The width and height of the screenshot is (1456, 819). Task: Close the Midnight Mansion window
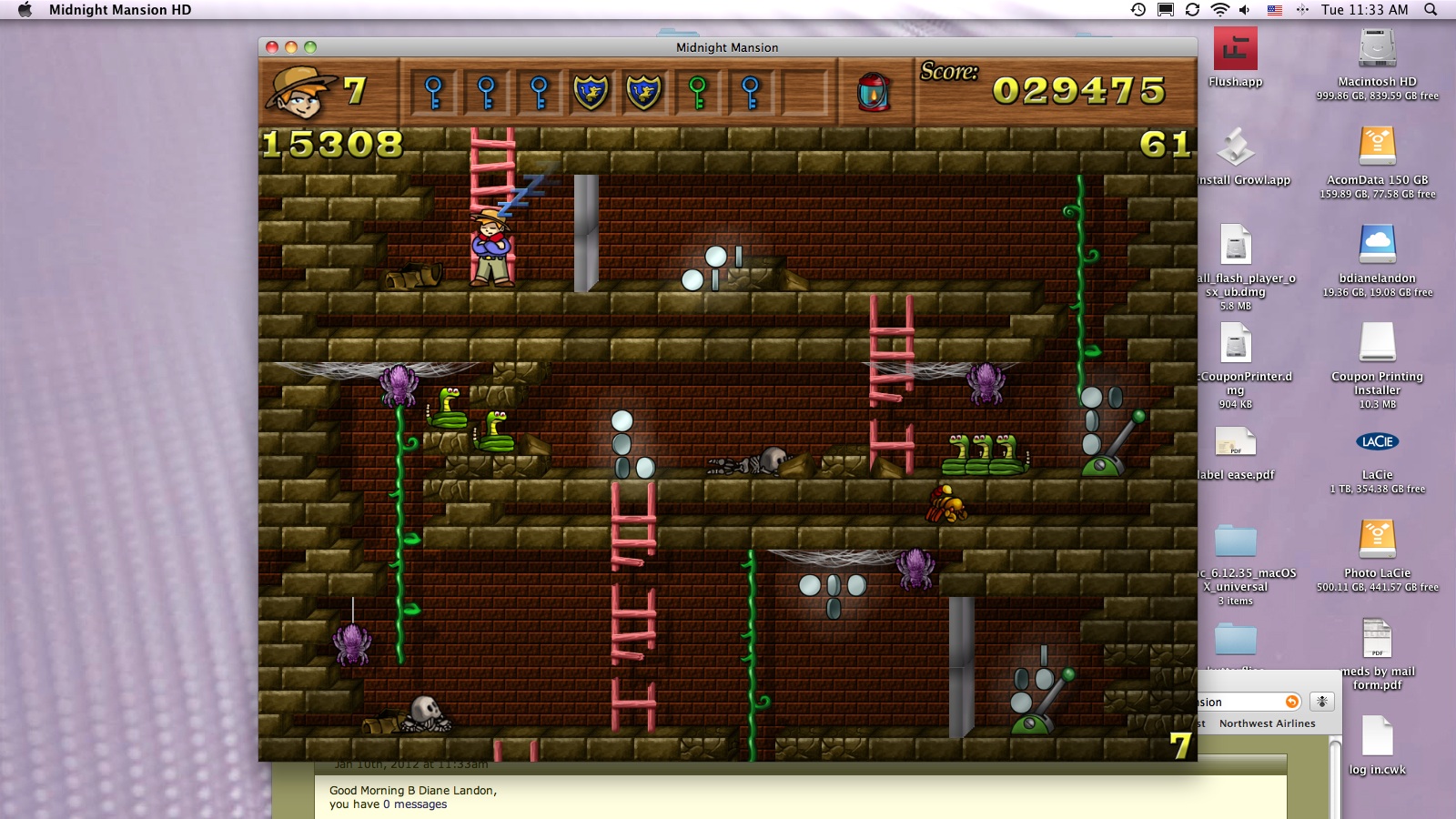(272, 47)
